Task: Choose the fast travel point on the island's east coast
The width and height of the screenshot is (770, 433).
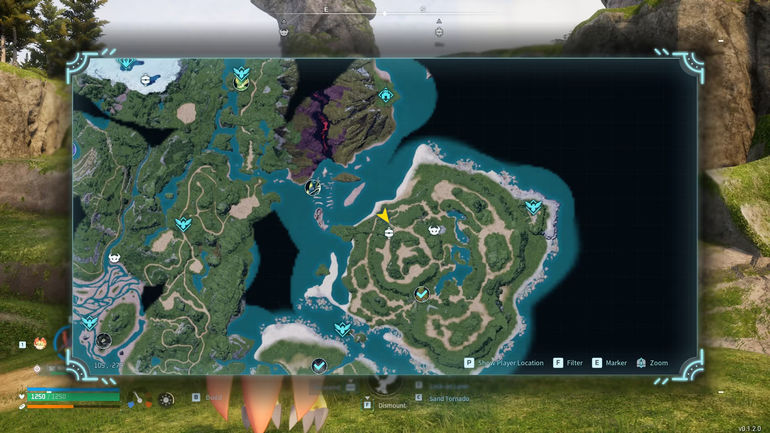Action: click(x=533, y=207)
